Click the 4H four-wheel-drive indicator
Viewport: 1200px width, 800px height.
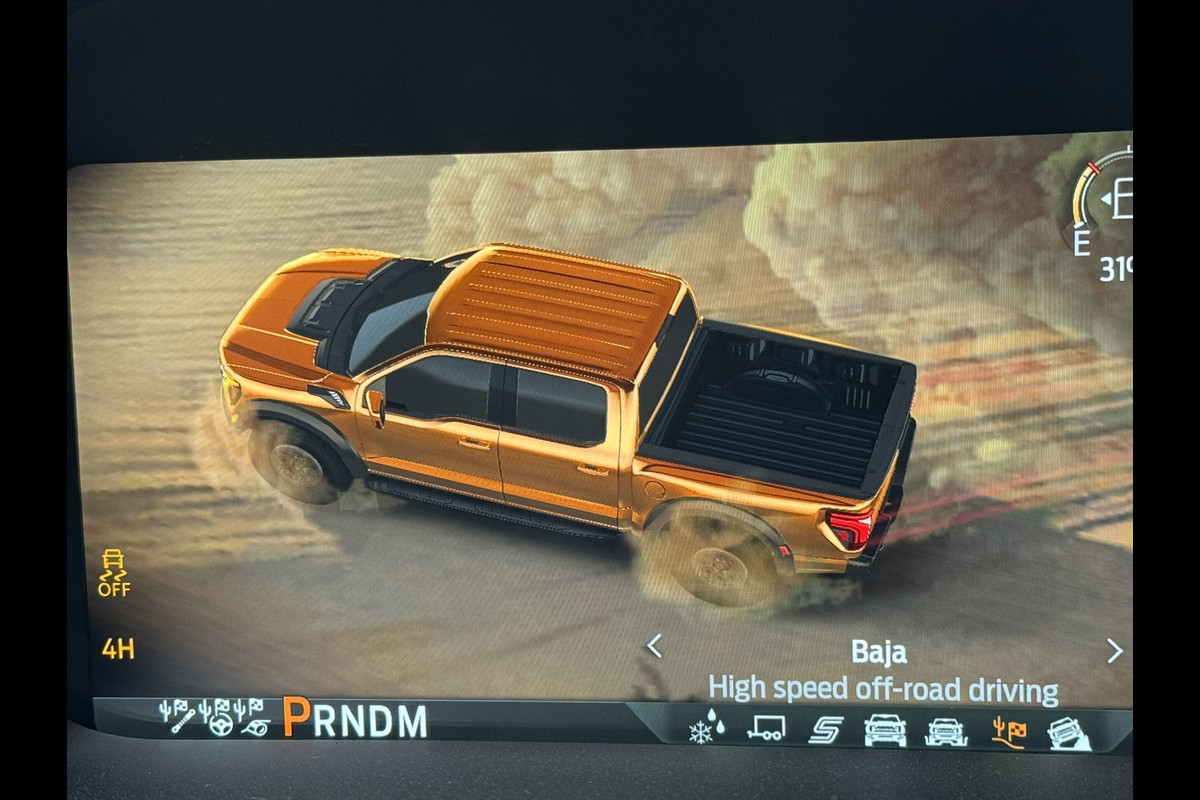pyautogui.click(x=118, y=649)
